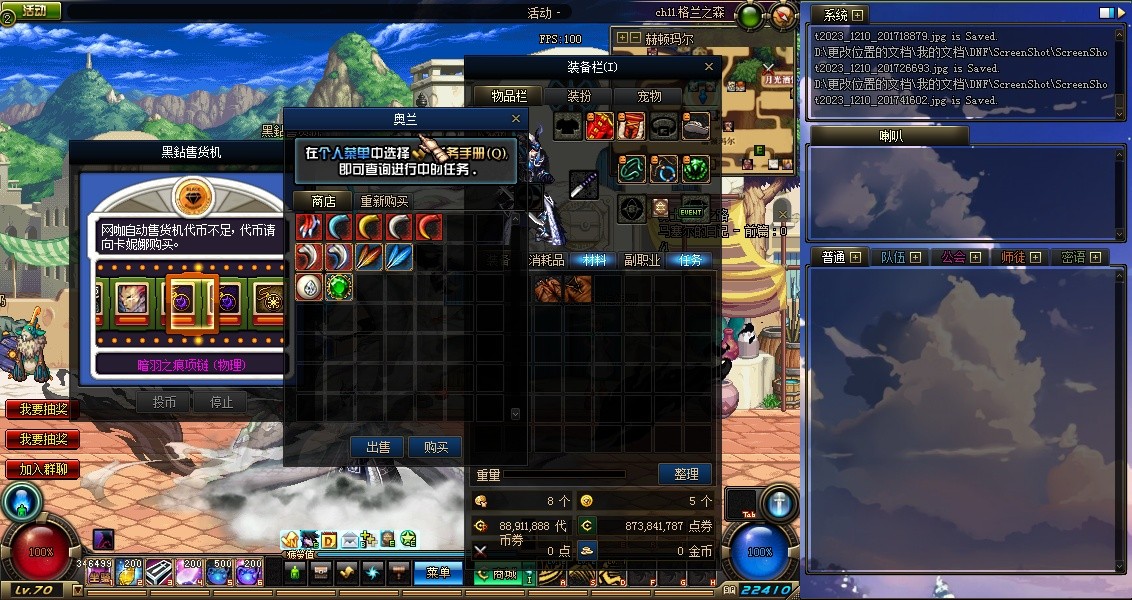
Task: Open the 宠物 pet tab
Action: (649, 96)
